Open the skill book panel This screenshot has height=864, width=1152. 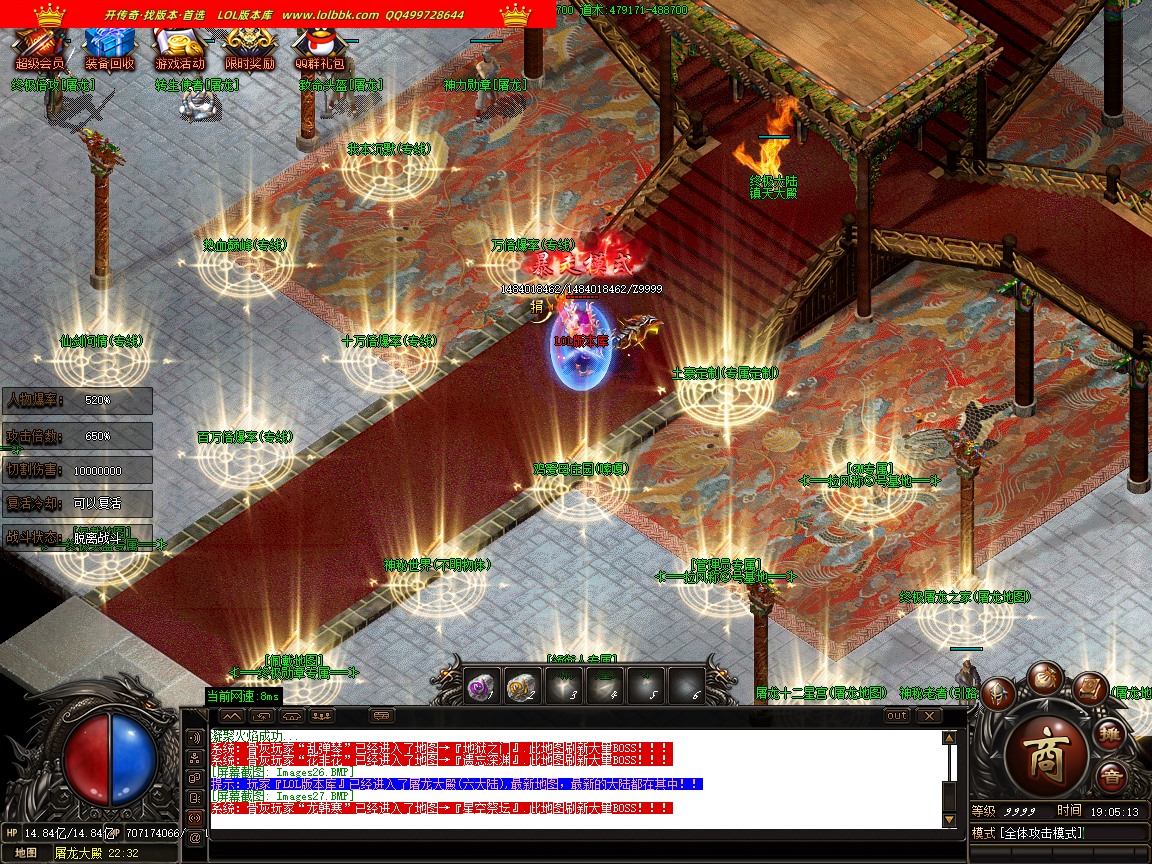click(1089, 688)
